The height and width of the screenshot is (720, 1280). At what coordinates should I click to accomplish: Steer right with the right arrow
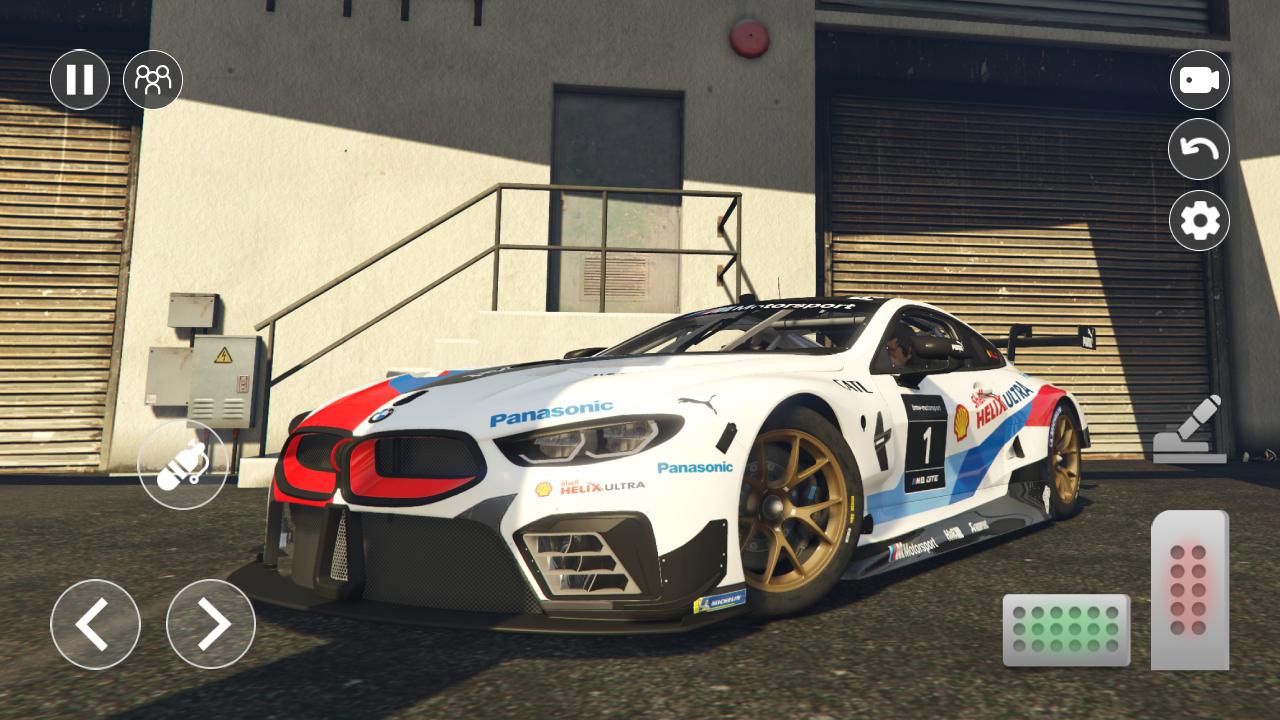click(211, 624)
